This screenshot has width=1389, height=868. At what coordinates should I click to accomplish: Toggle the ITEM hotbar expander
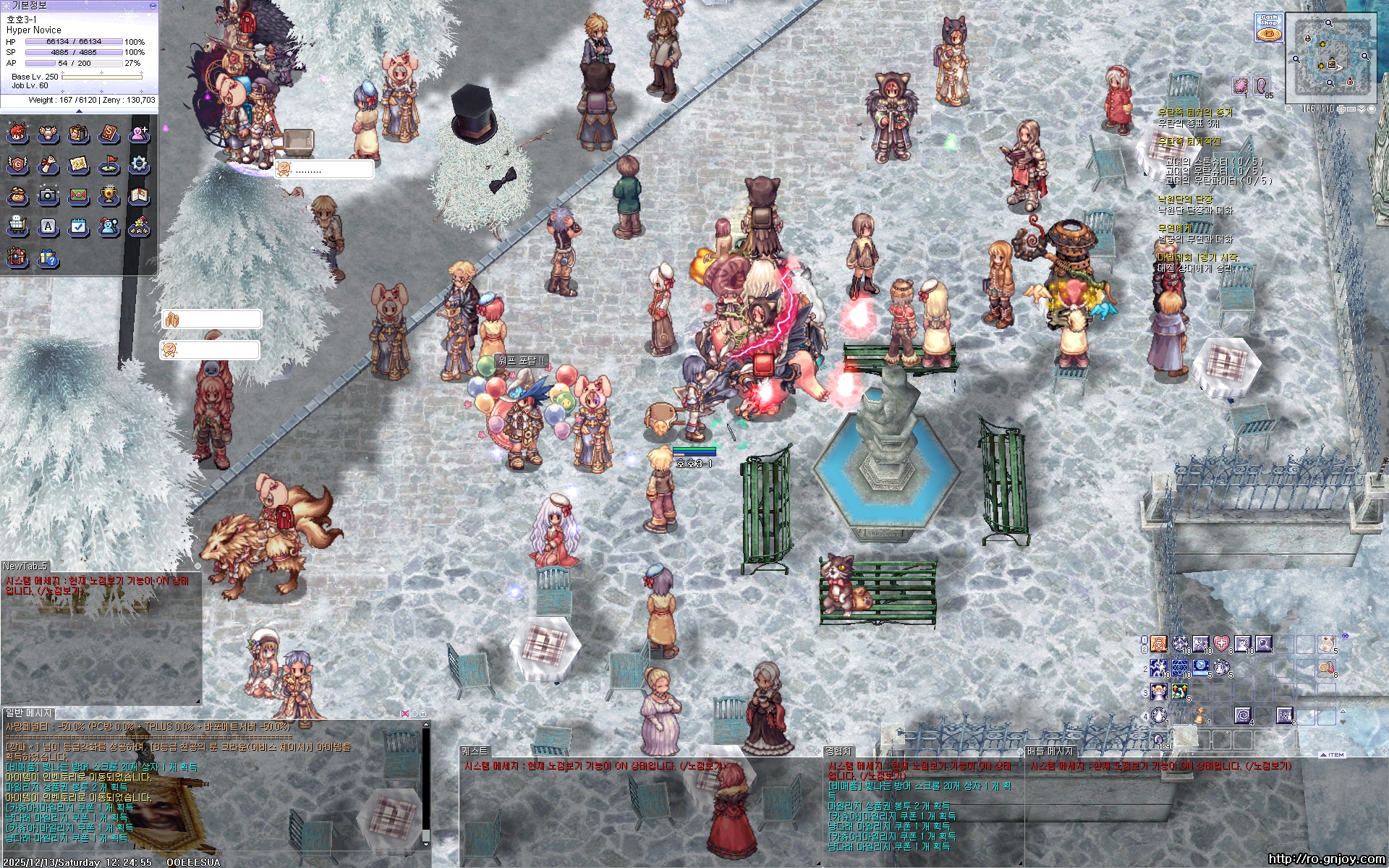coord(1333,754)
